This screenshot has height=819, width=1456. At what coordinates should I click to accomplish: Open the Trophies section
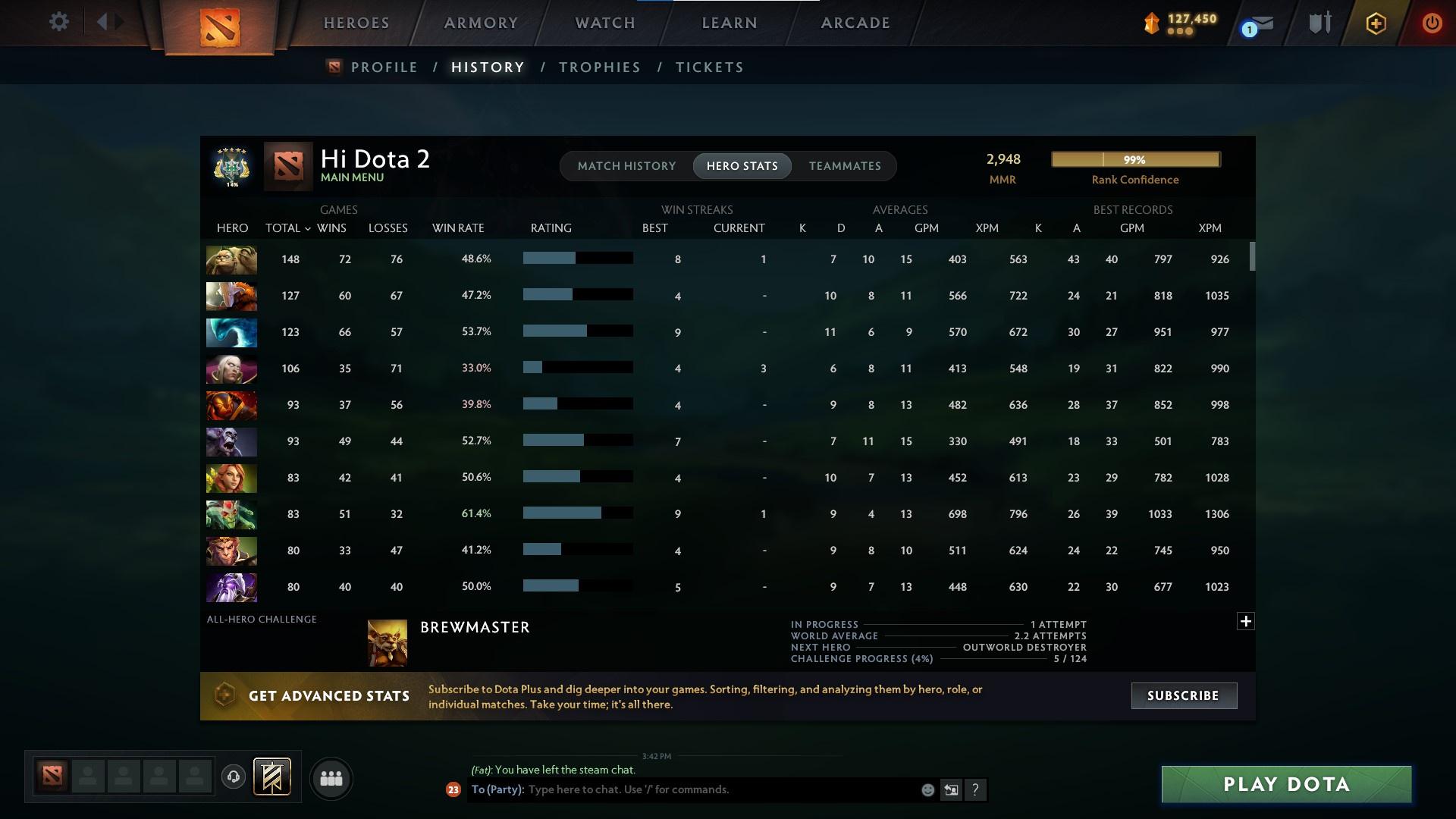[599, 67]
